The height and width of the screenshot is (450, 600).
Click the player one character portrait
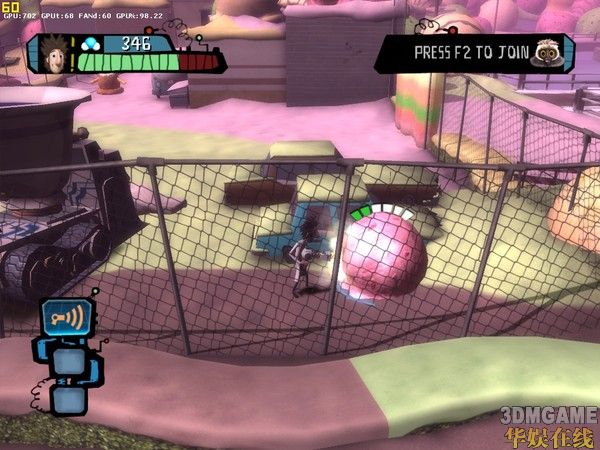(x=58, y=53)
